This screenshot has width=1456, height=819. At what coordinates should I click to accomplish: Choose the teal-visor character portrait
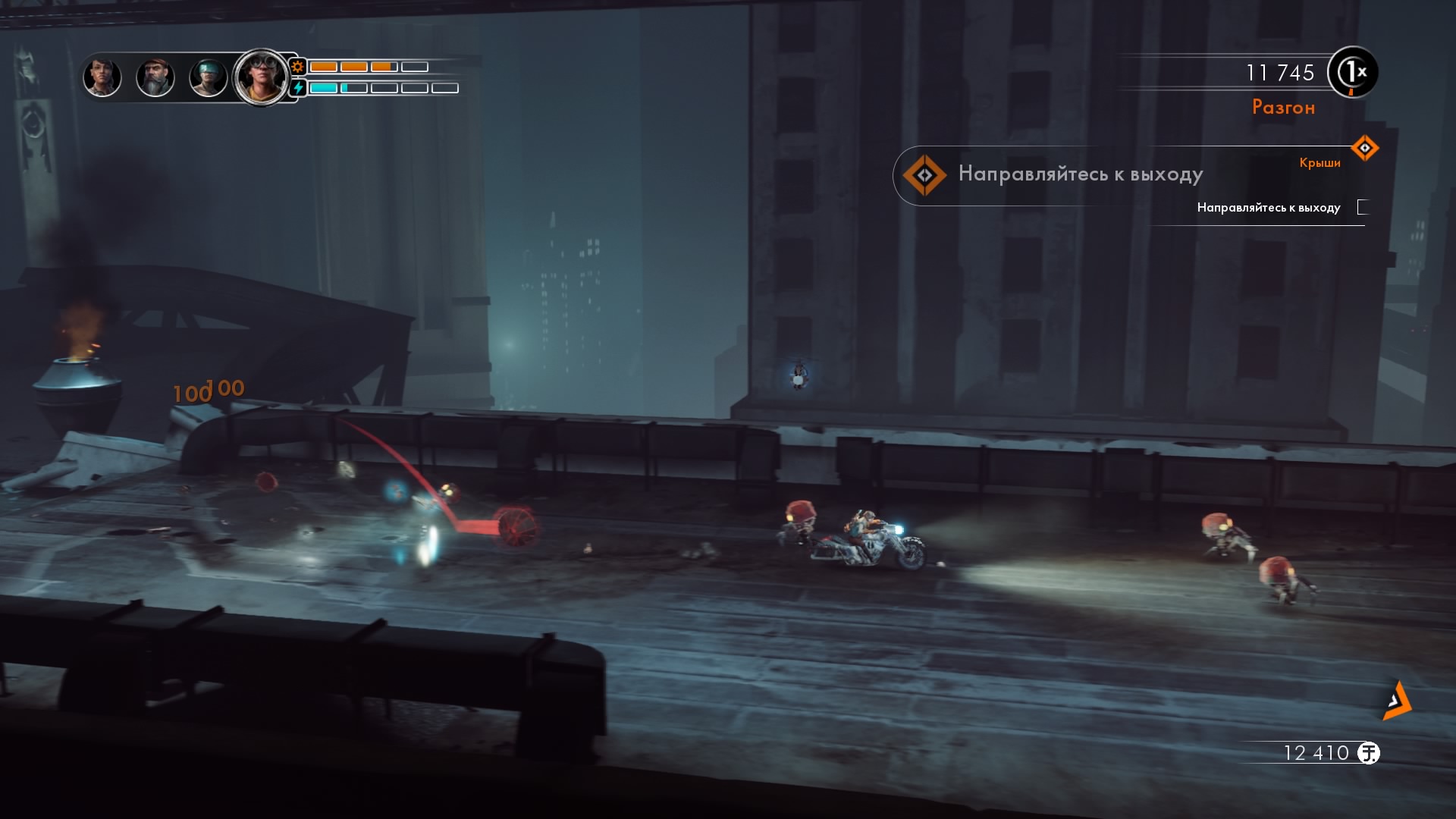pyautogui.click(x=208, y=78)
